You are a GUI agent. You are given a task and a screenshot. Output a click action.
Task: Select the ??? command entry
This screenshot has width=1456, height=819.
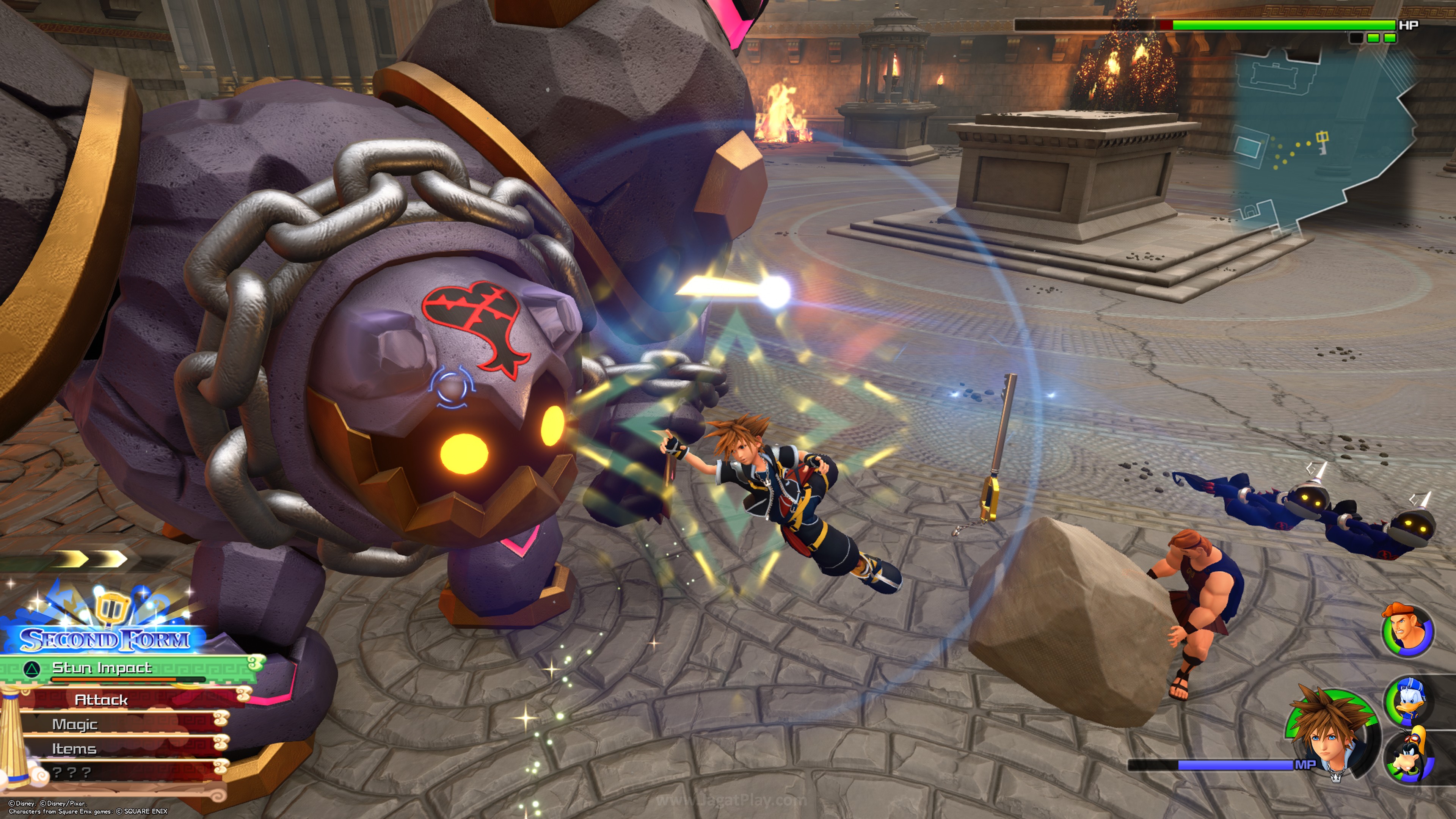(71, 772)
